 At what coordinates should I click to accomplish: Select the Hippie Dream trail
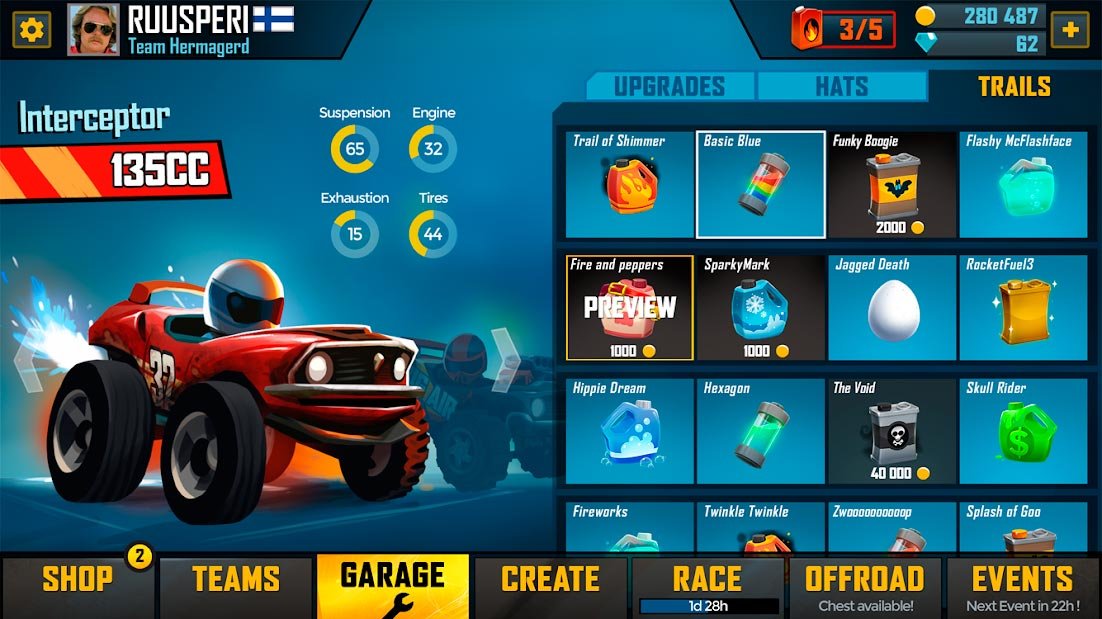[x=630, y=431]
